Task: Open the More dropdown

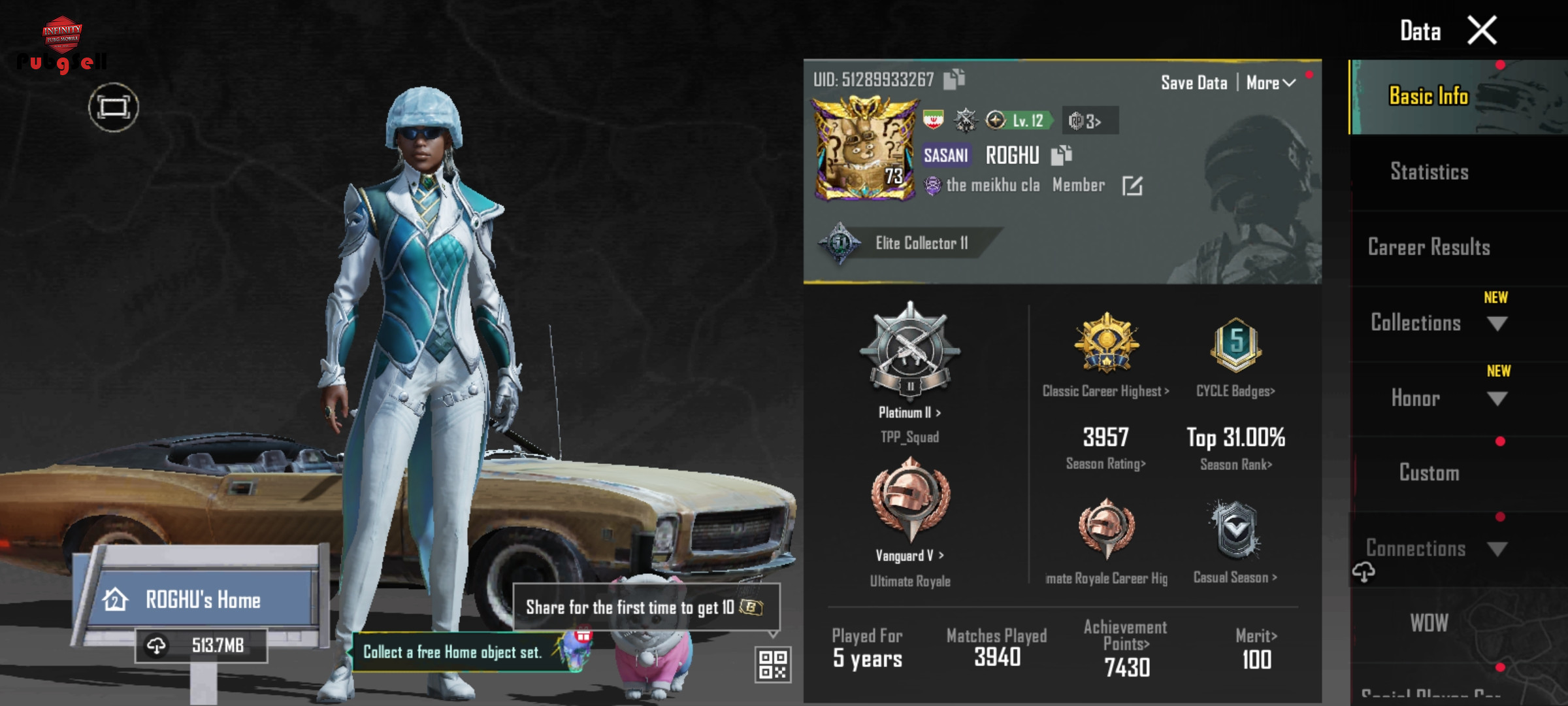Action: [x=1271, y=83]
